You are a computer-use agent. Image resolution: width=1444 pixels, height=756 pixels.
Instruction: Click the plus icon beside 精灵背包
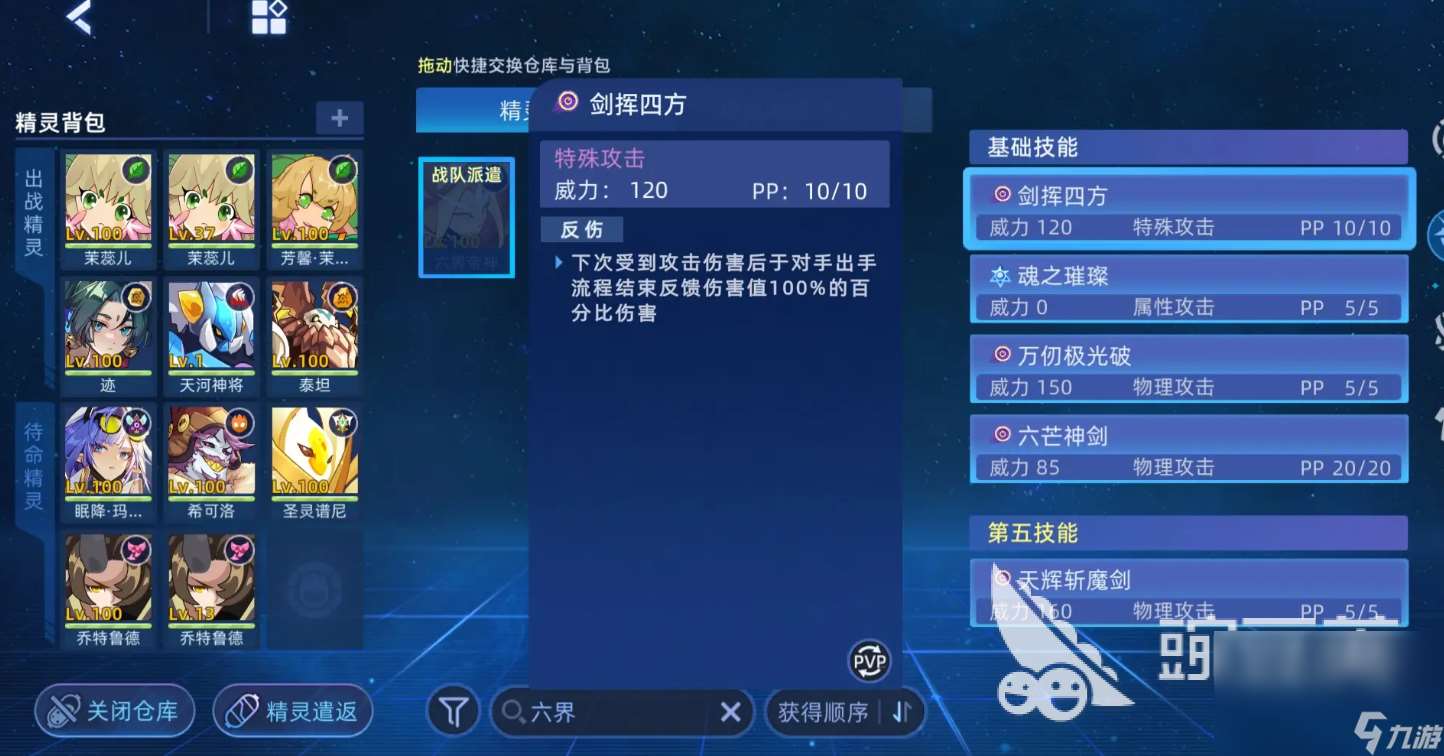click(x=339, y=117)
